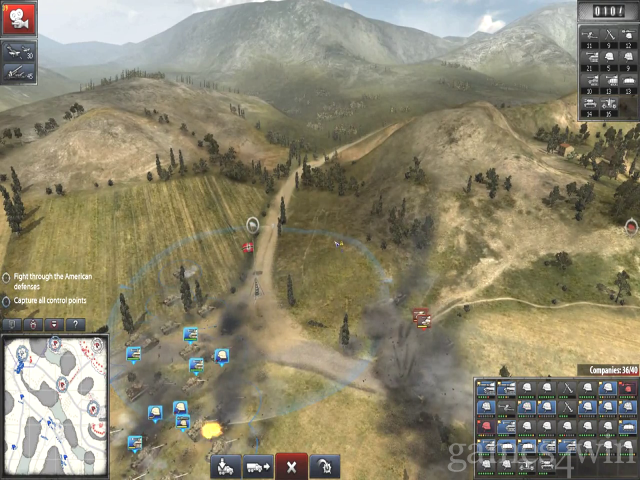The height and width of the screenshot is (480, 640).
Task: Open the question mark help button
Action: pos(74,324)
